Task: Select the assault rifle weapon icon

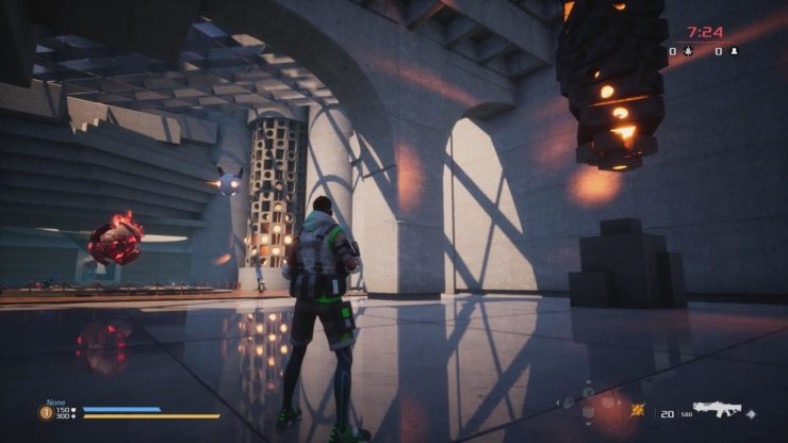Action: (x=715, y=410)
